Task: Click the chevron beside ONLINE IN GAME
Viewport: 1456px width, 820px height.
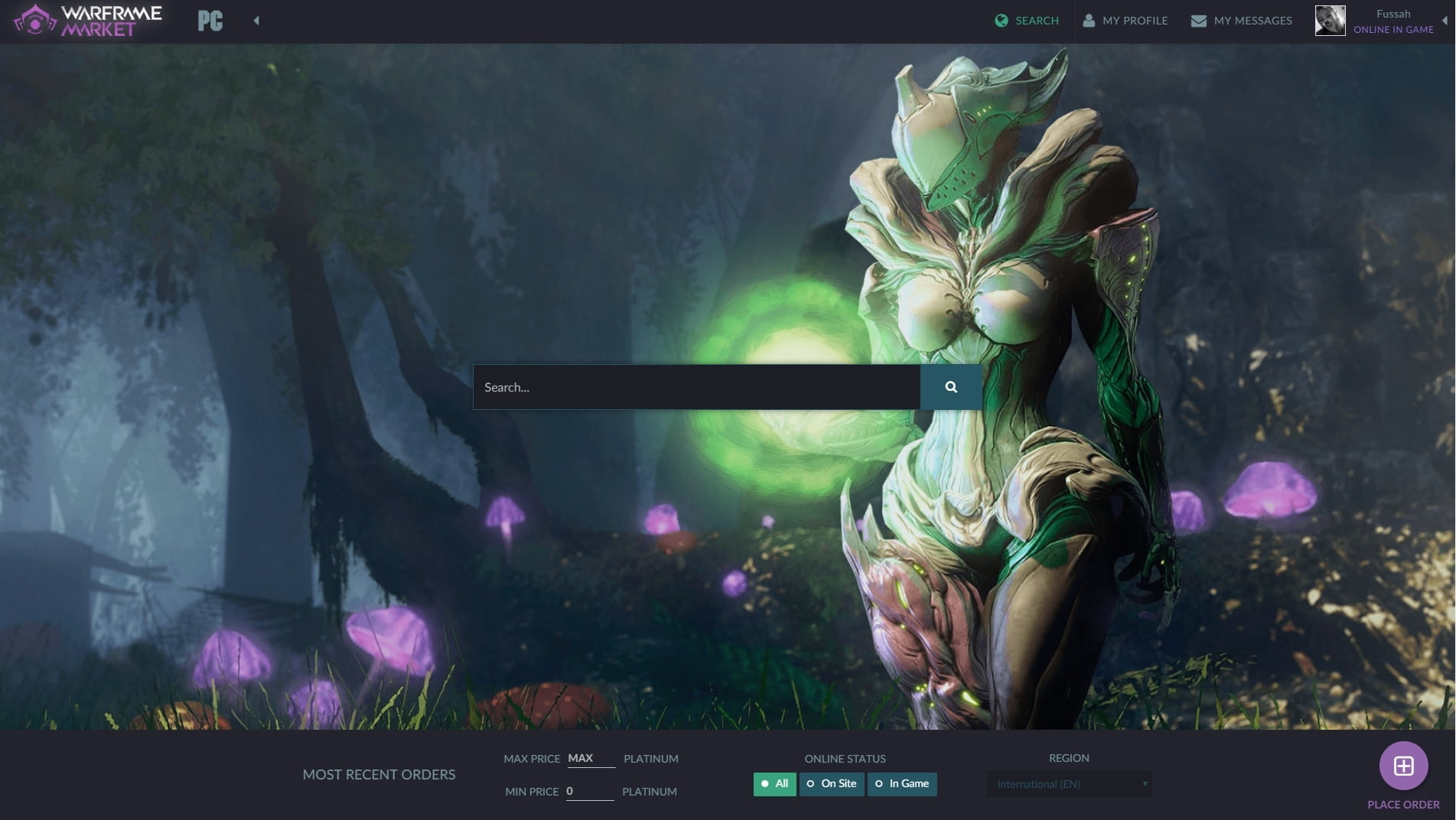Action: coord(1445,21)
